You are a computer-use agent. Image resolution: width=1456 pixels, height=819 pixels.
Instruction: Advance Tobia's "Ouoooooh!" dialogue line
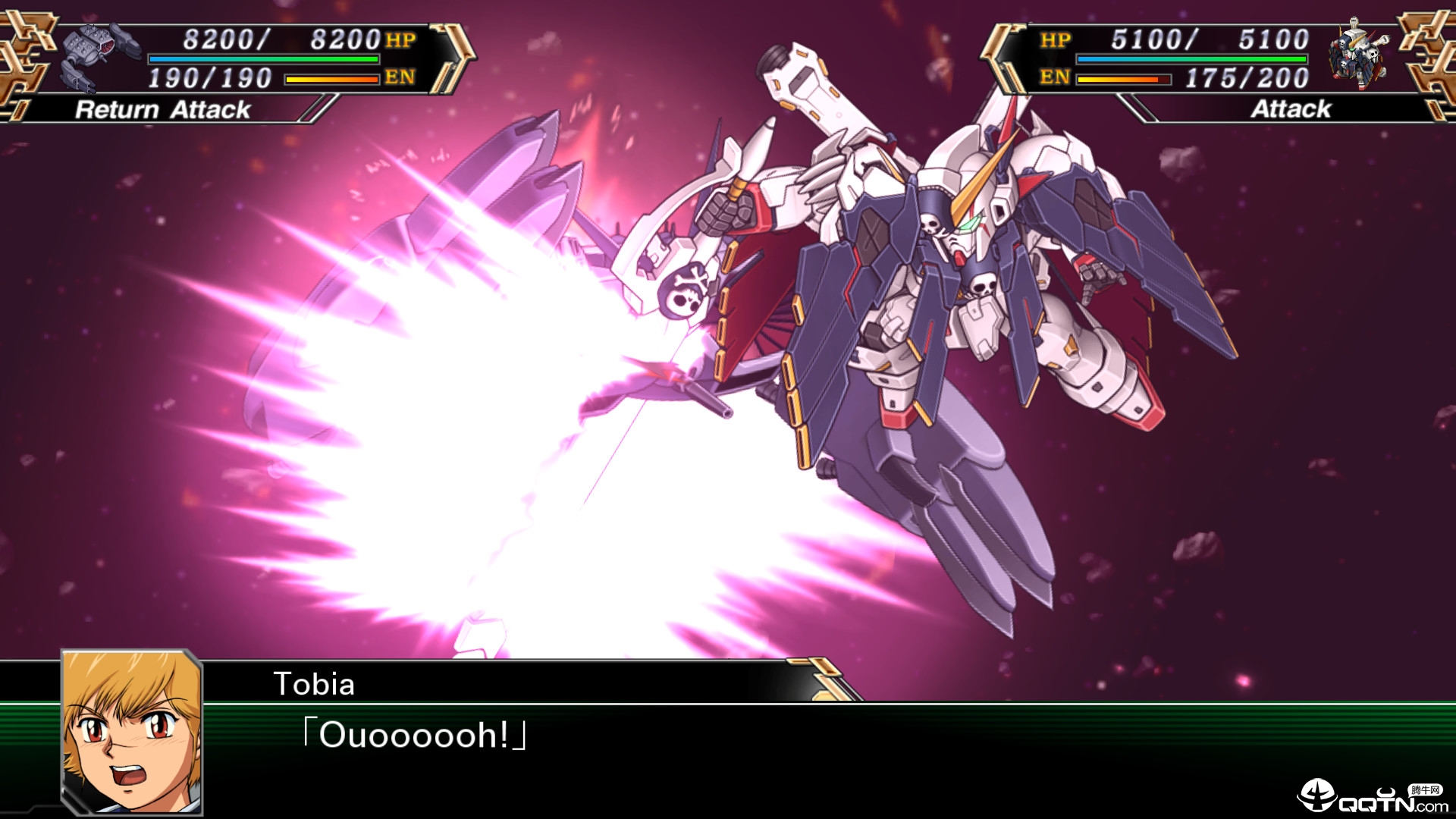pos(415,735)
